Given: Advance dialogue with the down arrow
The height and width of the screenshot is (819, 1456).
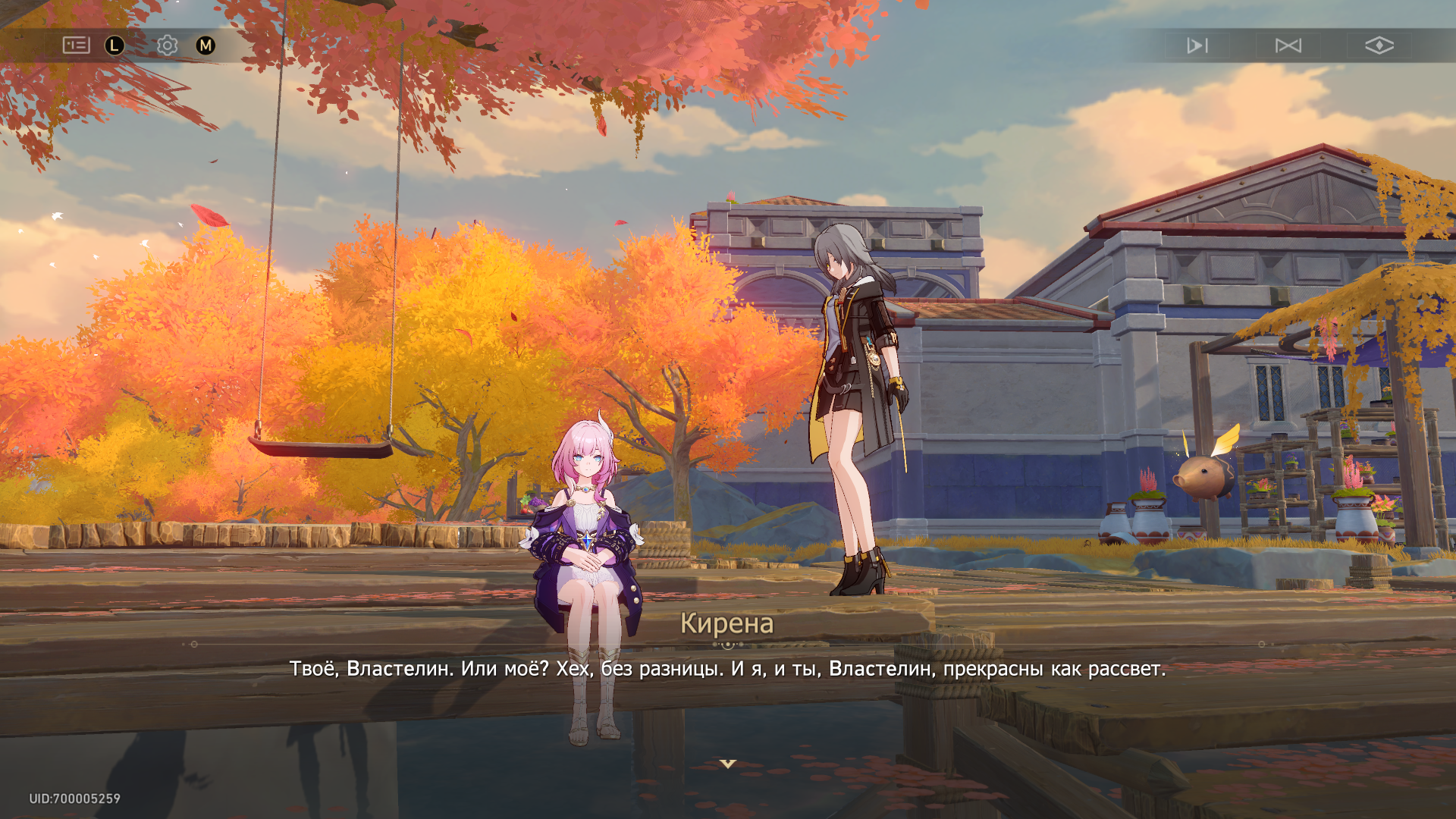Looking at the screenshot, I should click(x=728, y=764).
